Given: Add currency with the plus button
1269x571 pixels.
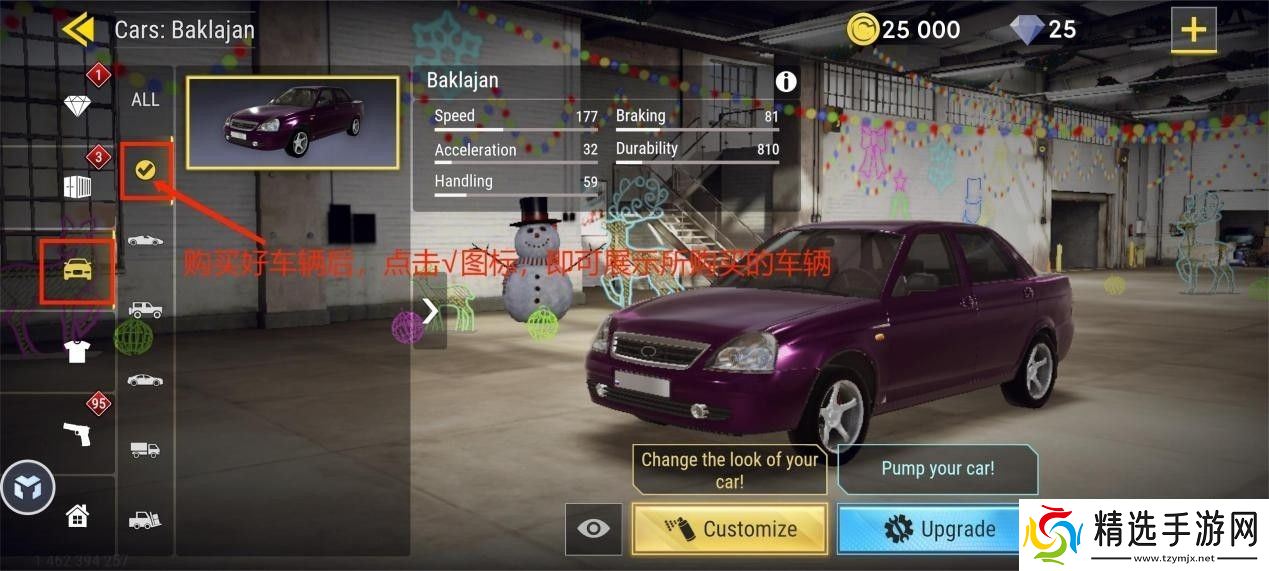Looking at the screenshot, I should click(1193, 30).
